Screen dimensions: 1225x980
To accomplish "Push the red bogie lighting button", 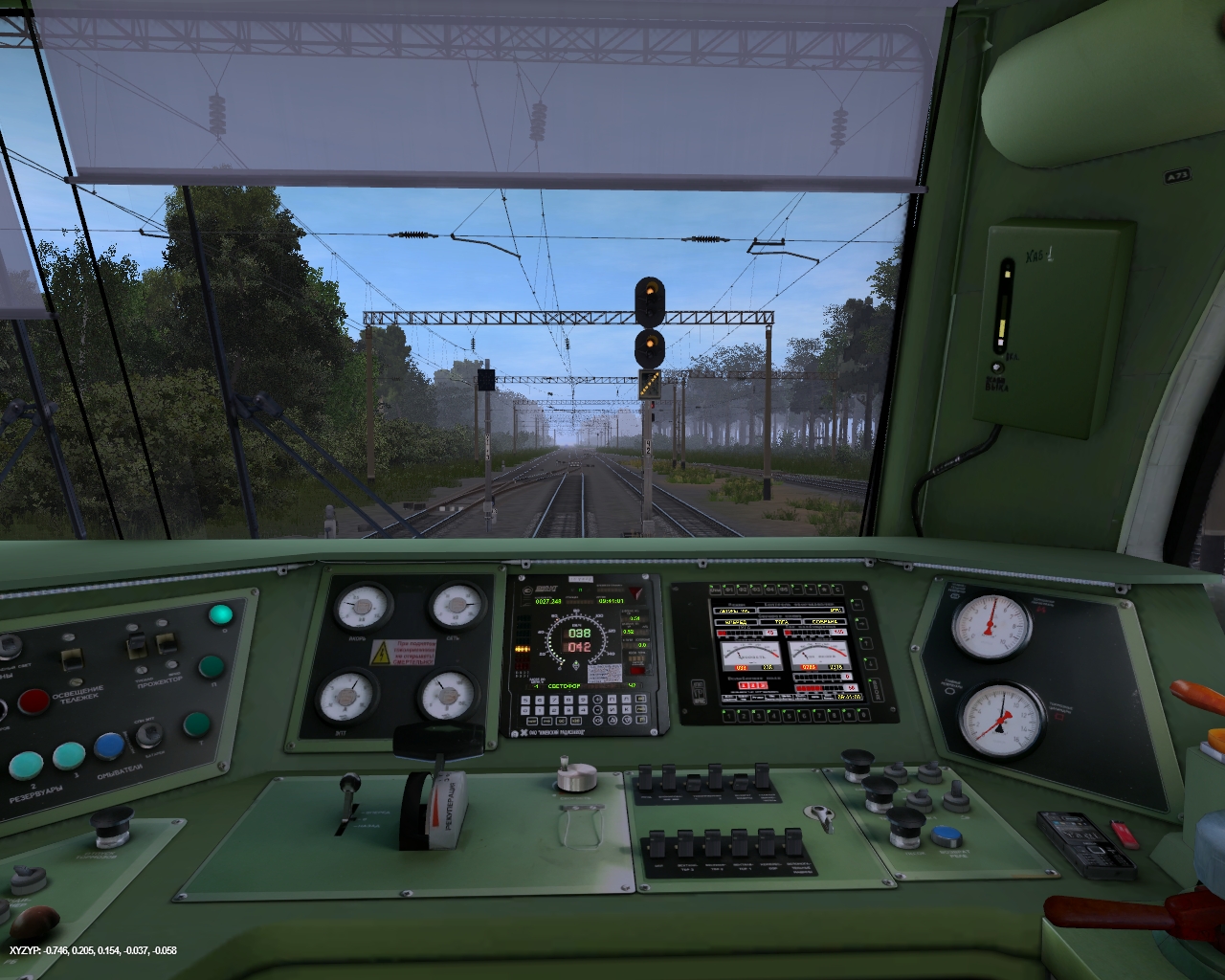I will tap(34, 702).
